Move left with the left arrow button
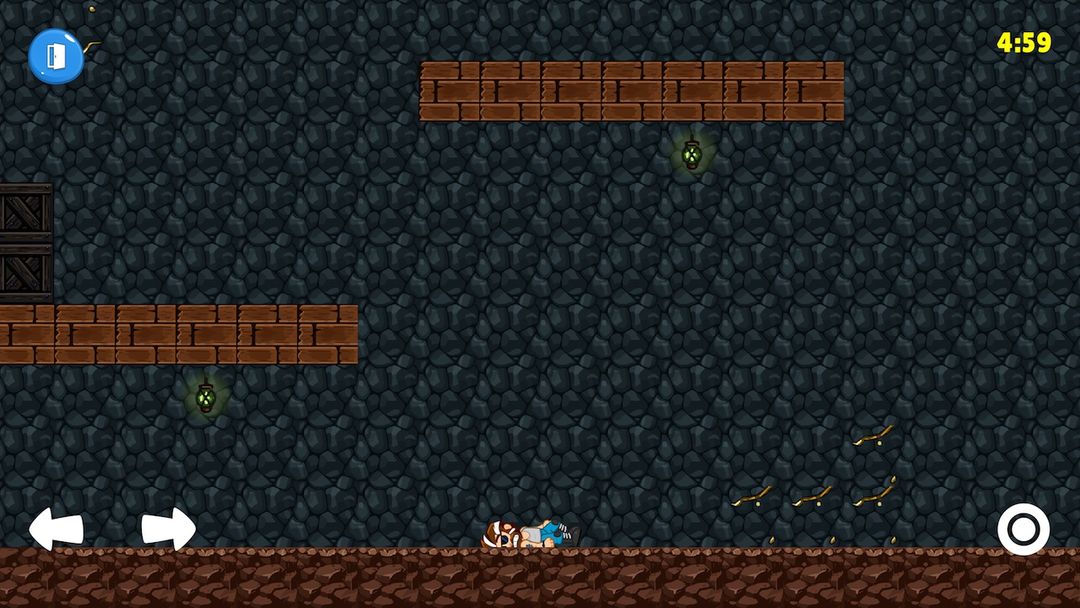 (55, 528)
